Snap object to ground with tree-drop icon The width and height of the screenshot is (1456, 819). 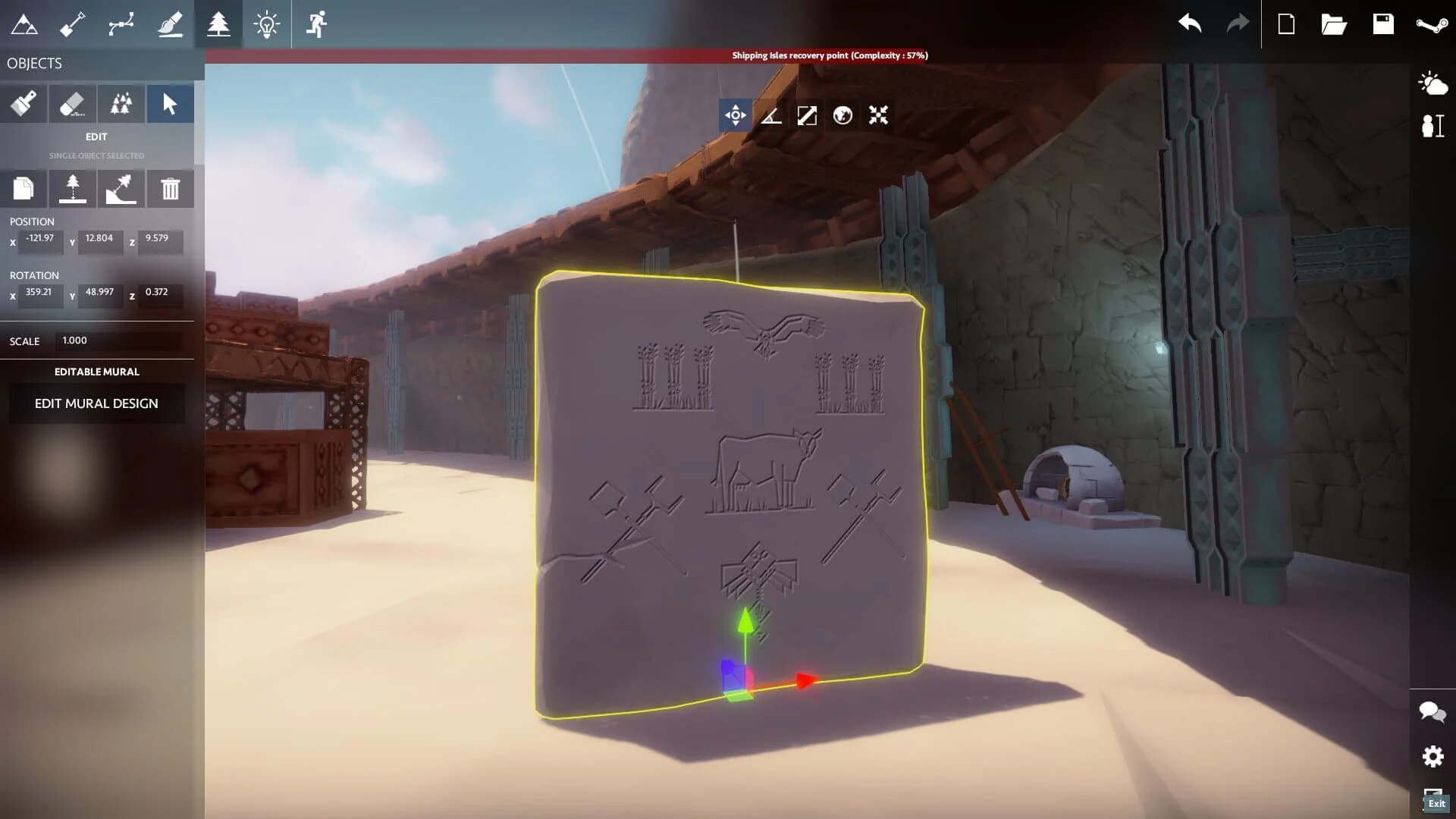[73, 189]
